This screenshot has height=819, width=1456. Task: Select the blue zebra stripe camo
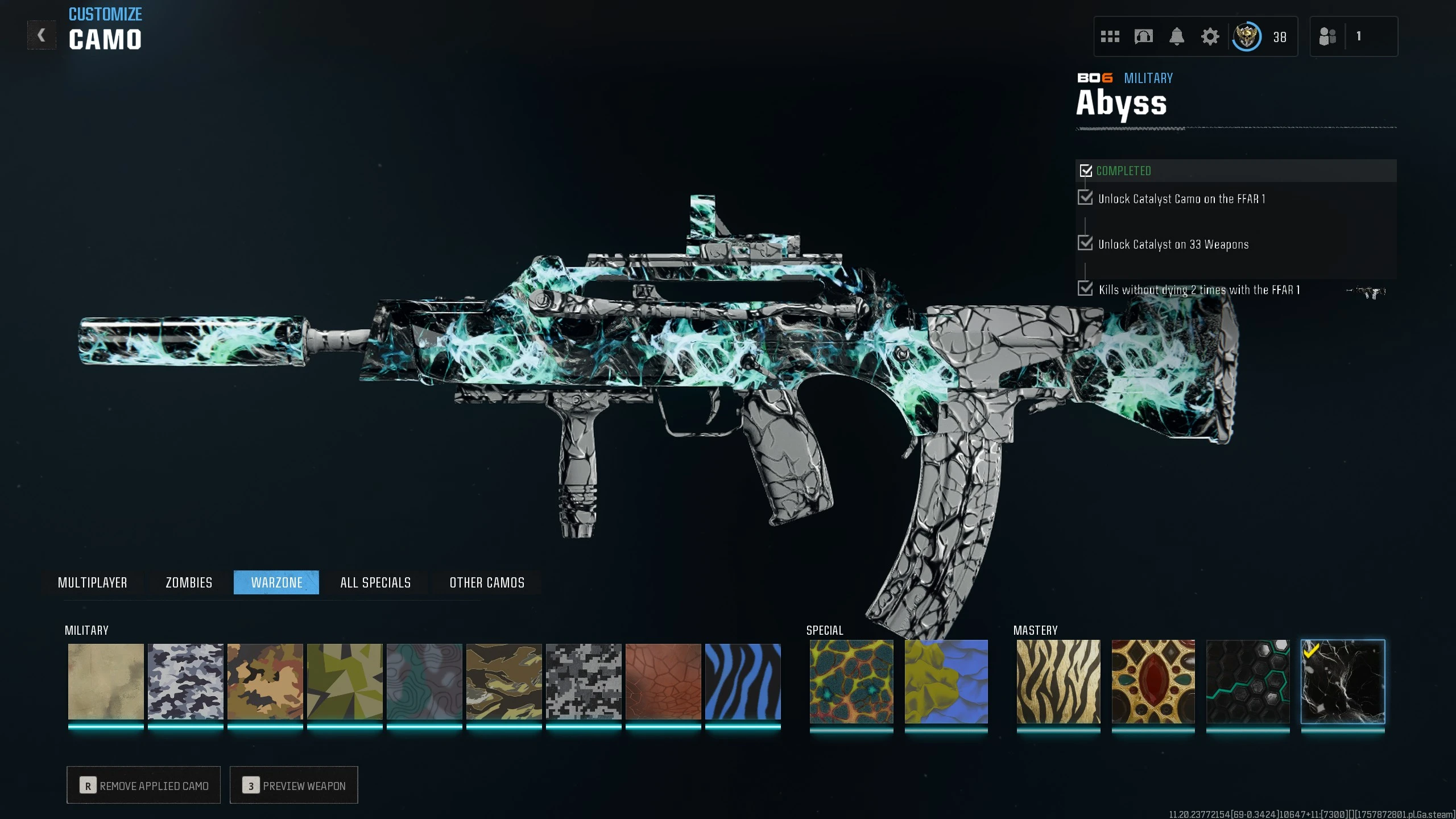(x=743, y=681)
